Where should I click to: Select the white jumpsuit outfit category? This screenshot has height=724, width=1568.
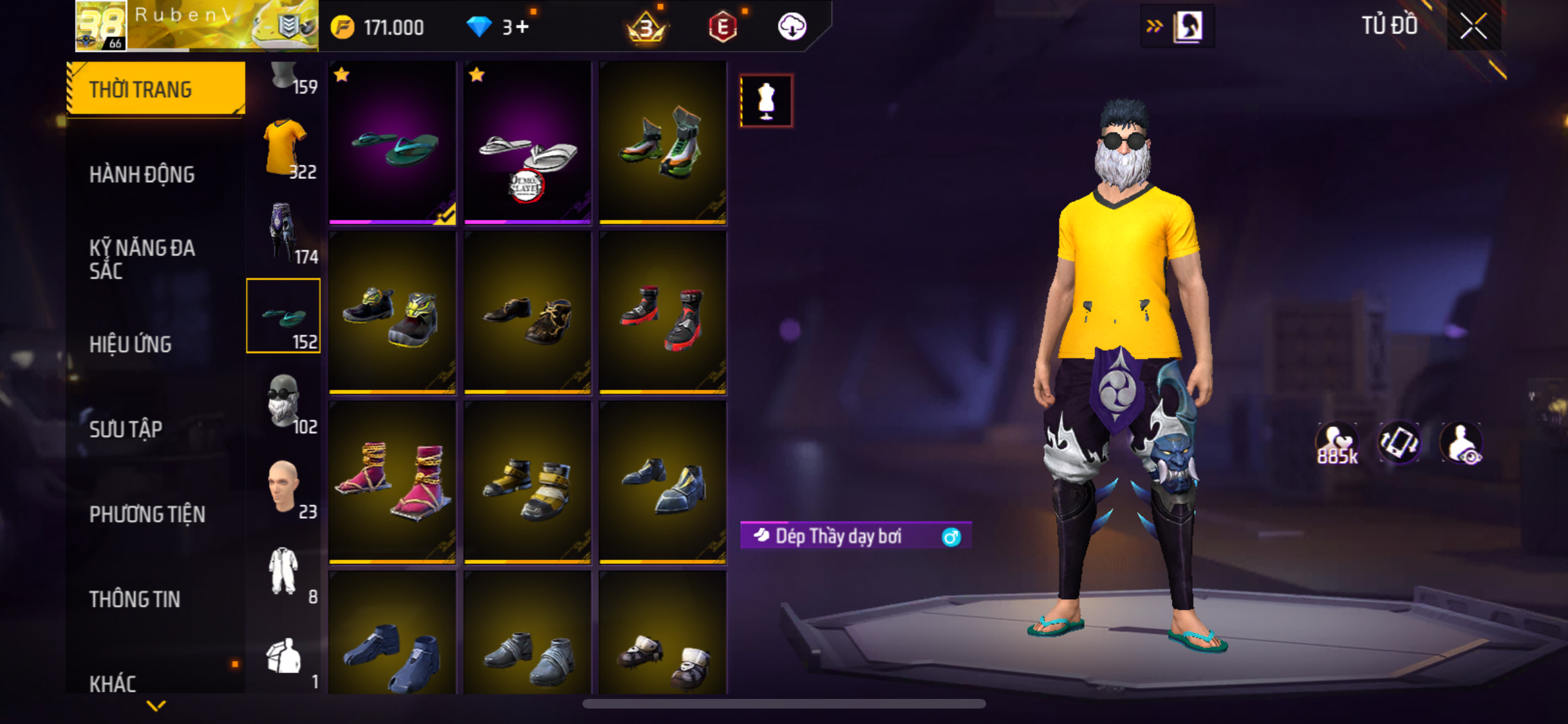click(285, 572)
